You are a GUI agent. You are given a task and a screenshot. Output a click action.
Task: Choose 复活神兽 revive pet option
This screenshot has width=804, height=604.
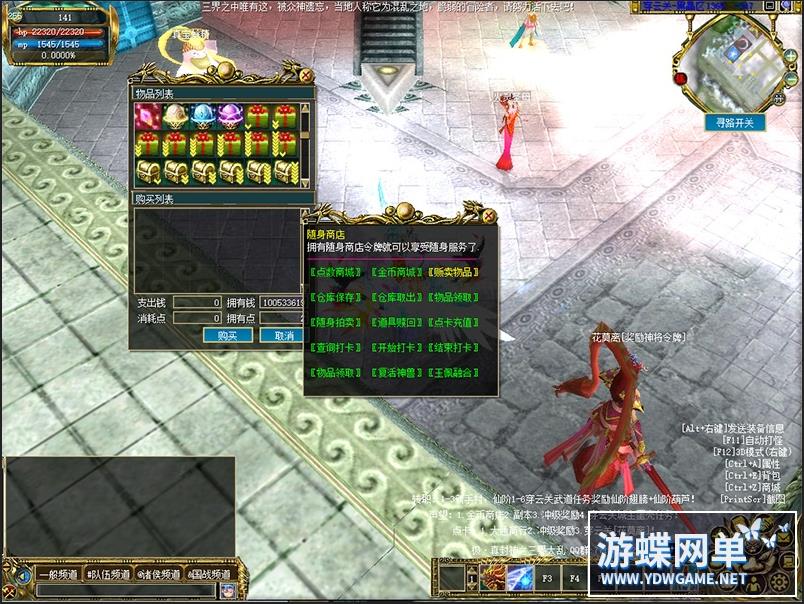(396, 372)
